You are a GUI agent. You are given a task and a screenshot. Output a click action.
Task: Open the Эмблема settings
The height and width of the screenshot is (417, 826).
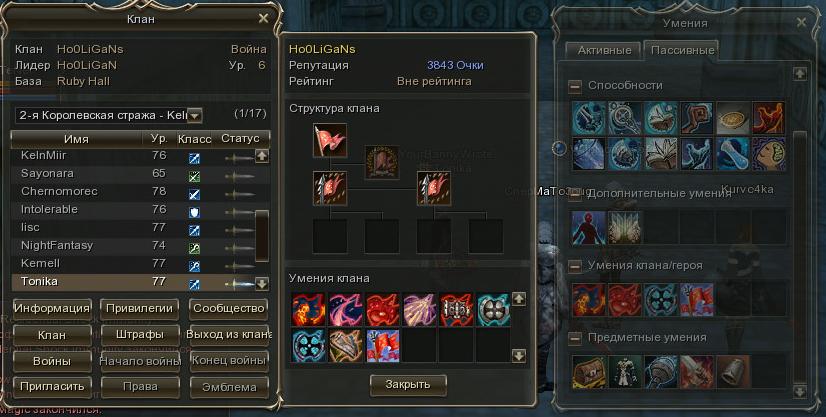[228, 385]
